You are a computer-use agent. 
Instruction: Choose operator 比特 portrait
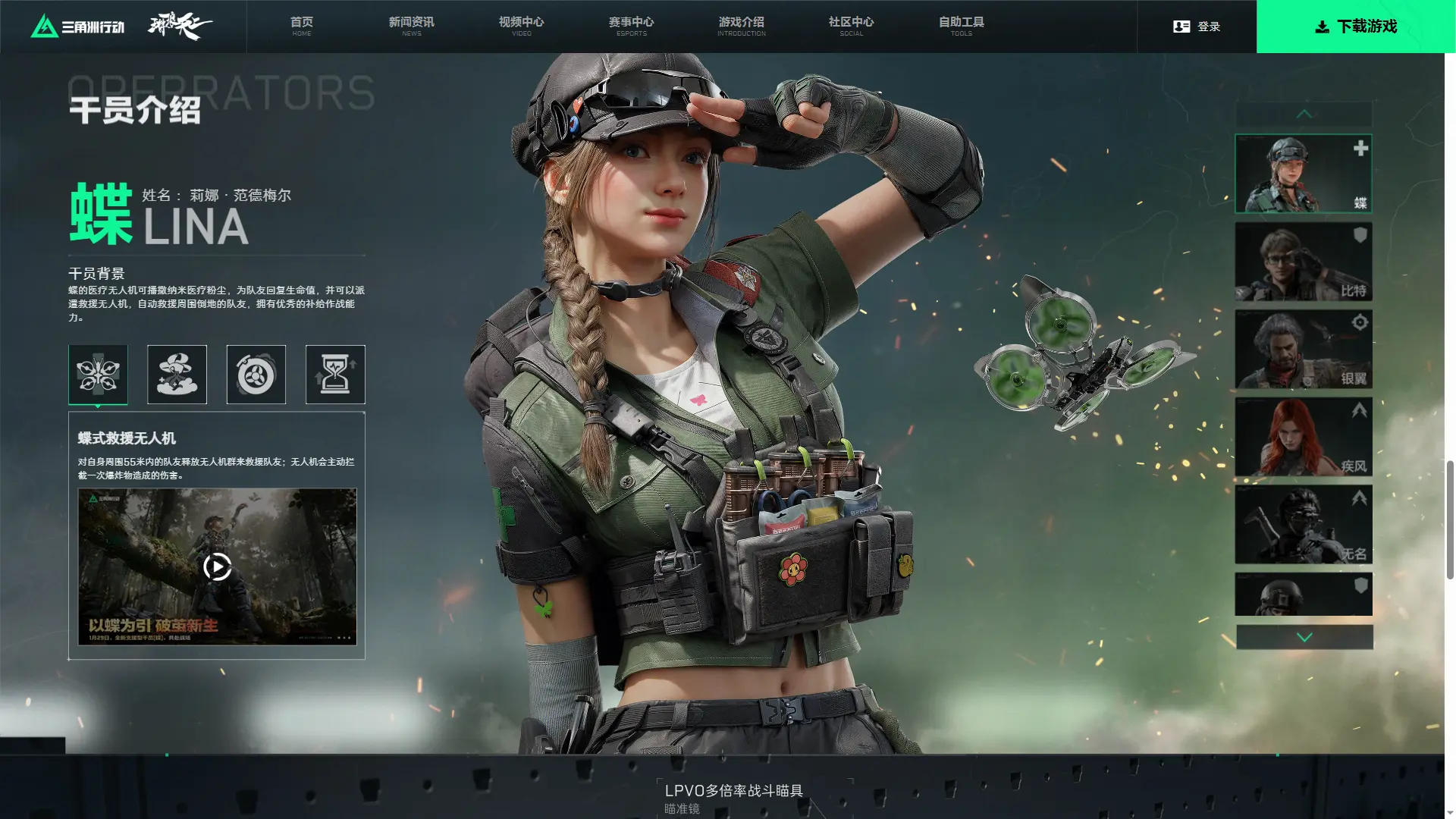pos(1303,262)
